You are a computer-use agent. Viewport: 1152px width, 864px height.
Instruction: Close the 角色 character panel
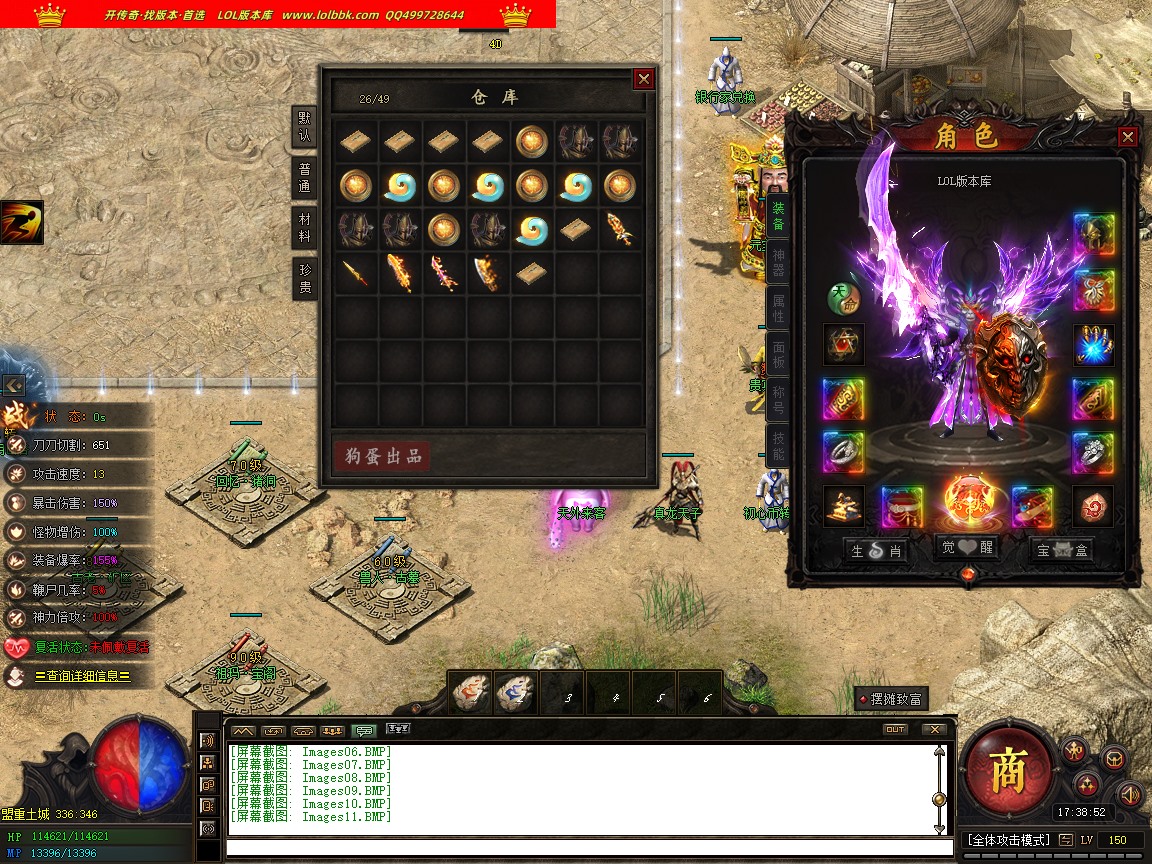[x=1128, y=137]
